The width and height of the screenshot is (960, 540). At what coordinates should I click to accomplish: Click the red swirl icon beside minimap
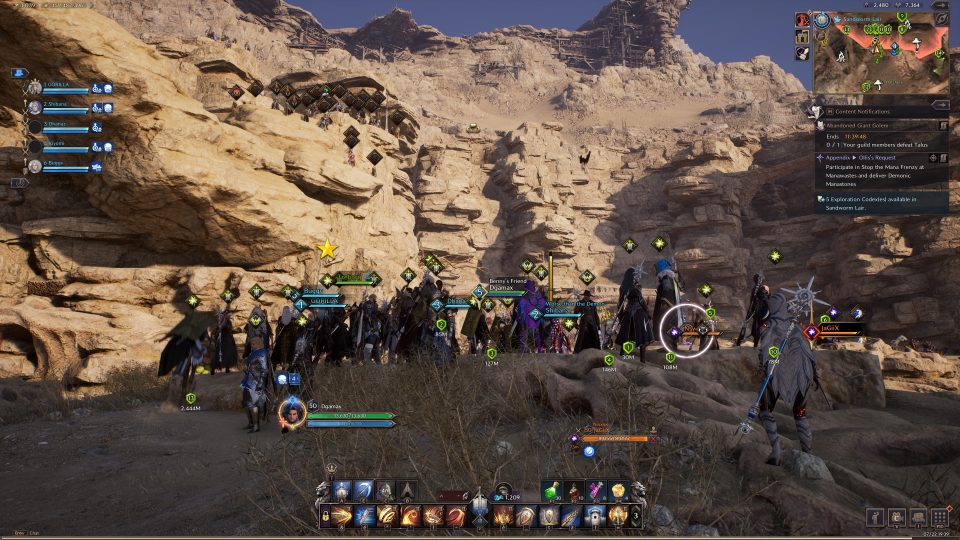803,19
